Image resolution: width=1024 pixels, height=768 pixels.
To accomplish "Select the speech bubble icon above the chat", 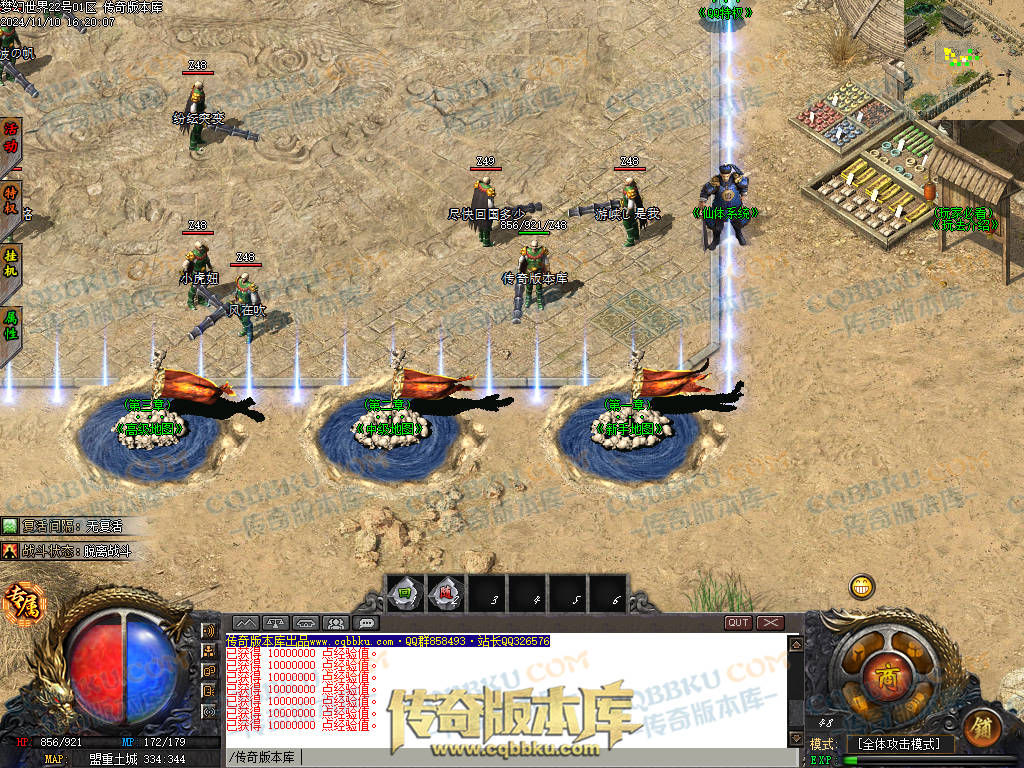I will 366,623.
